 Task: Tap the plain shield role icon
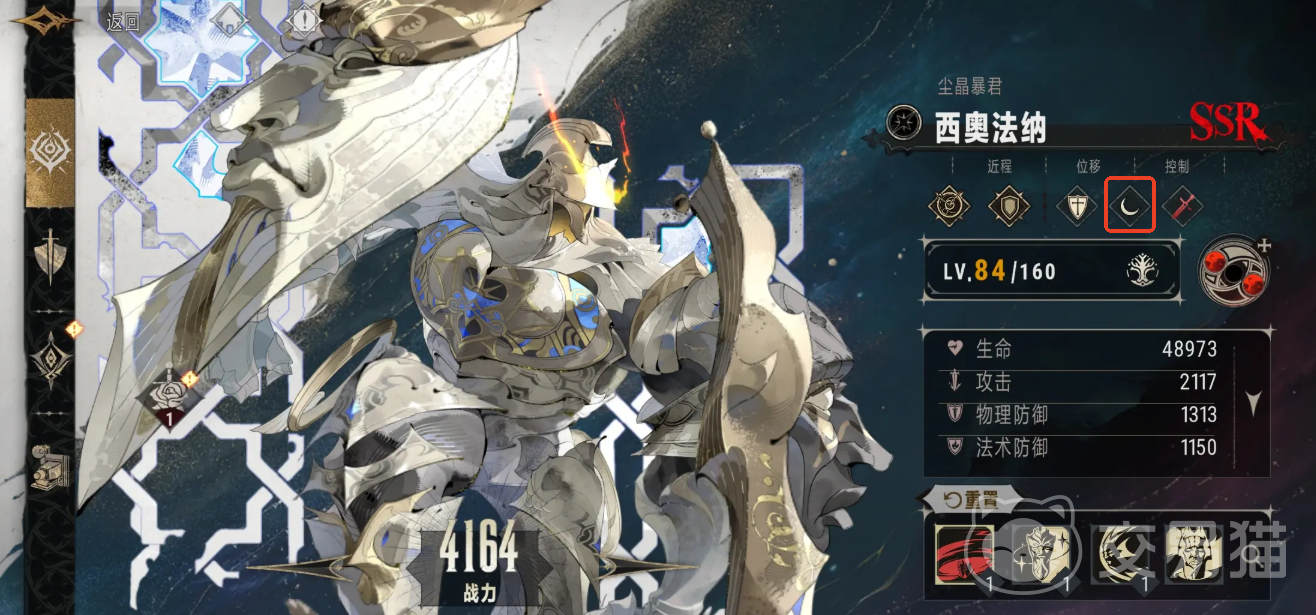pyautogui.click(x=1008, y=206)
